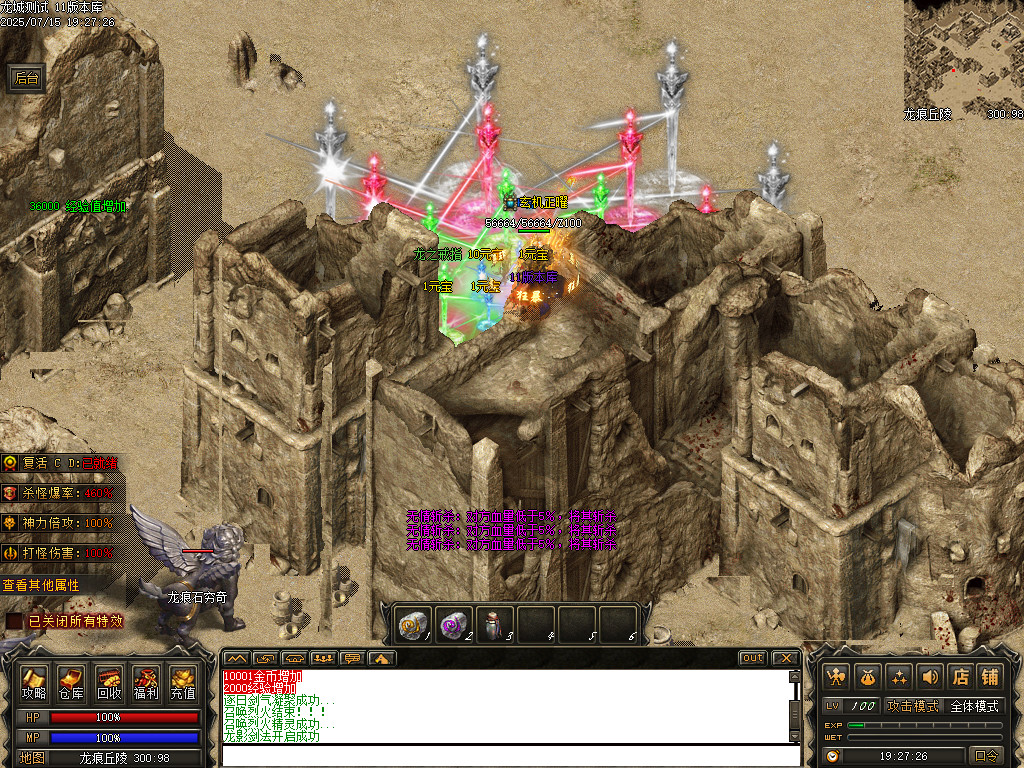Open the 充值 recharge shop
The image size is (1024, 768).
182,683
